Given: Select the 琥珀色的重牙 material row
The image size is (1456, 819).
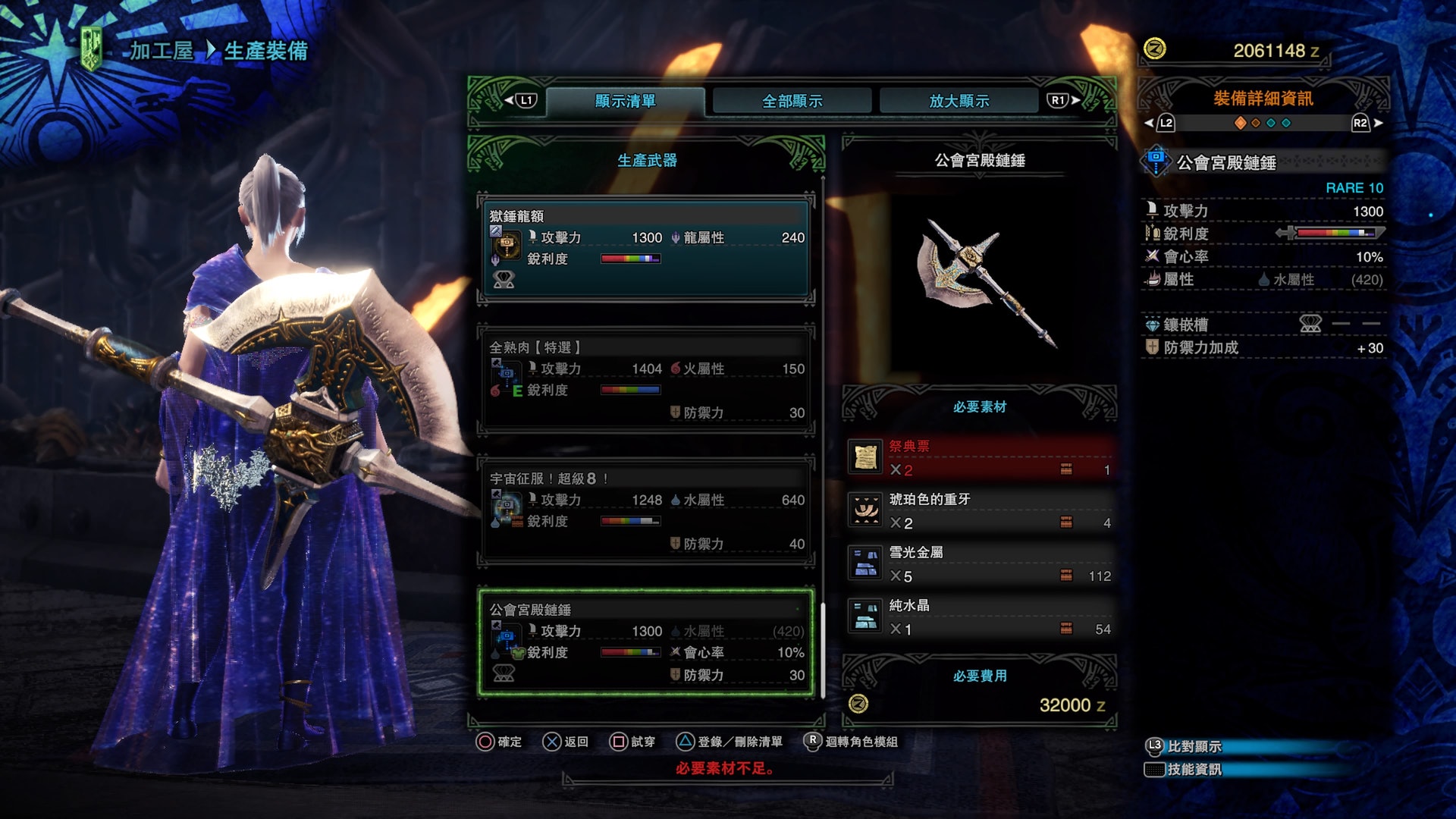Looking at the screenshot, I should (x=980, y=511).
